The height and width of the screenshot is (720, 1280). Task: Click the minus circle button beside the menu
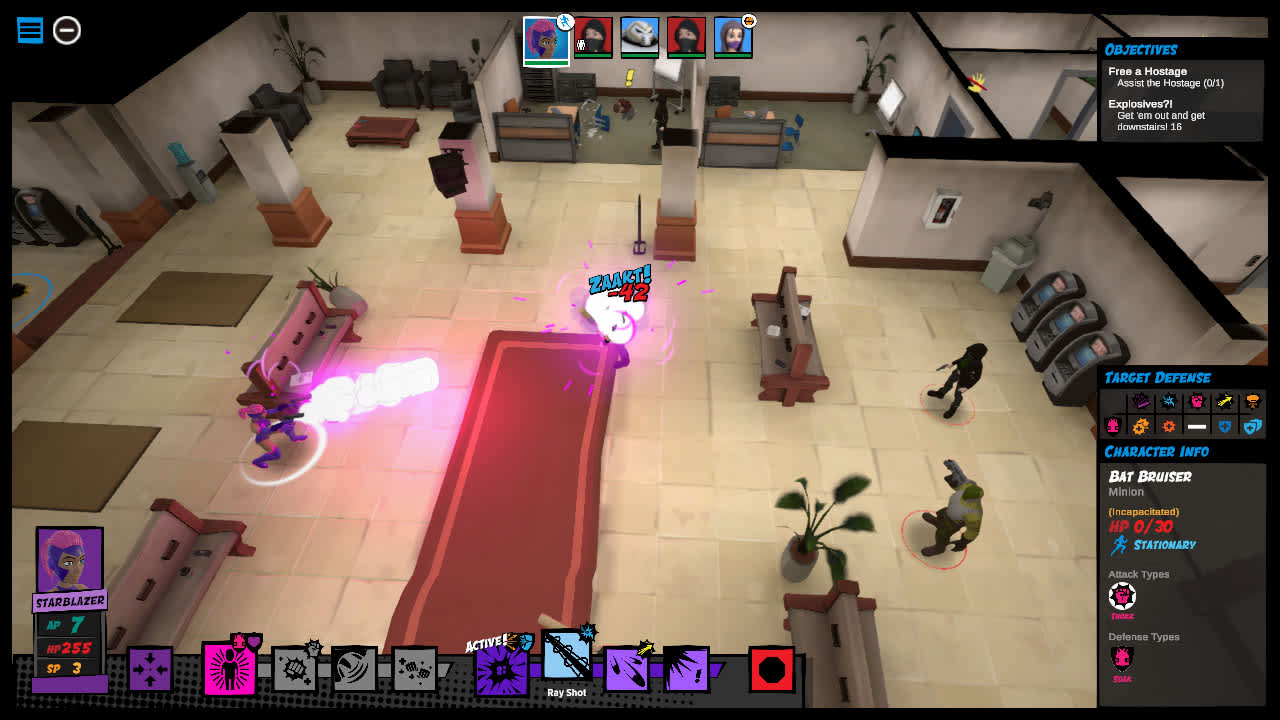click(66, 31)
